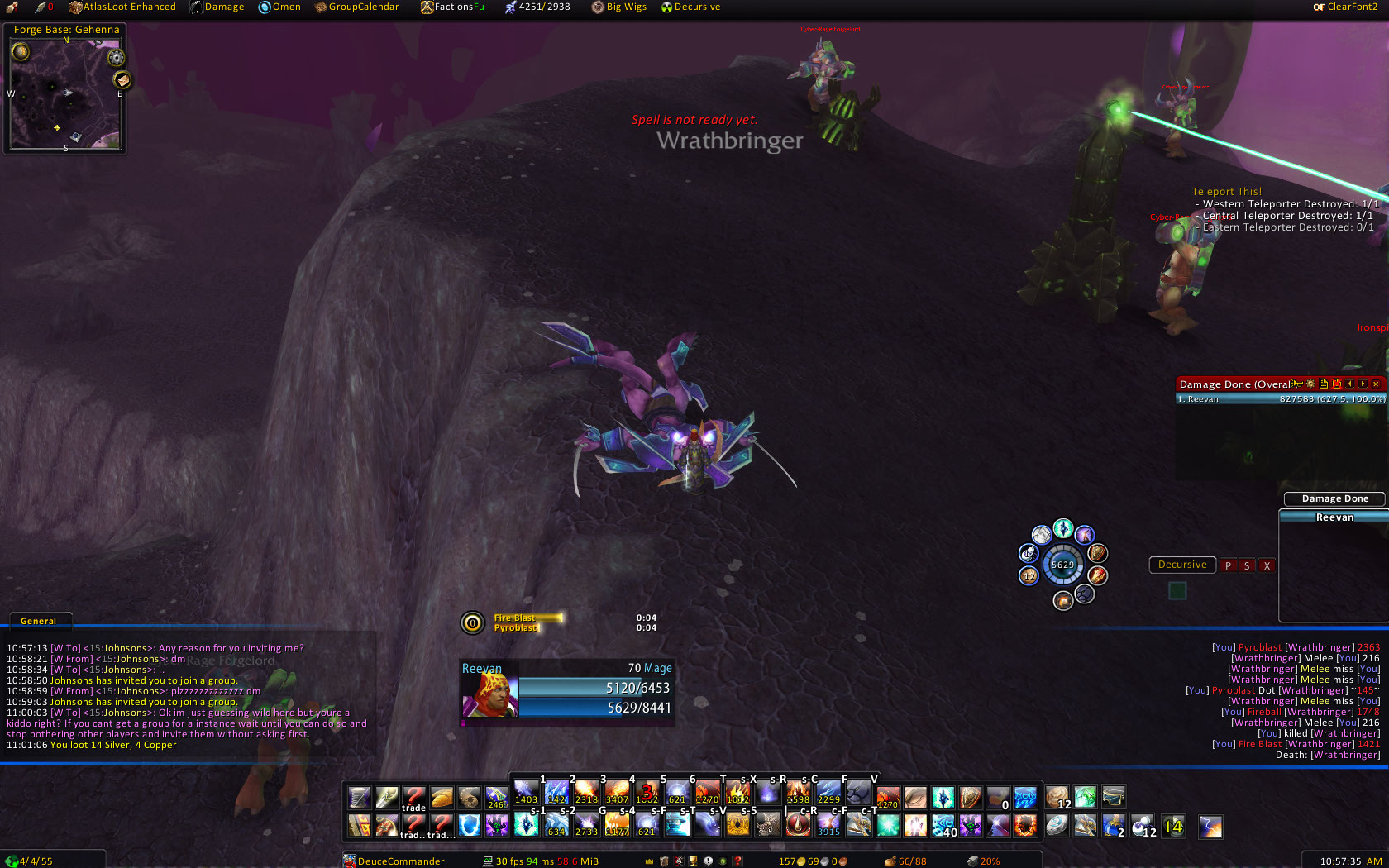Screen dimensions: 1389x868
Task: Click the Decursive X button
Action: pos(1267,565)
